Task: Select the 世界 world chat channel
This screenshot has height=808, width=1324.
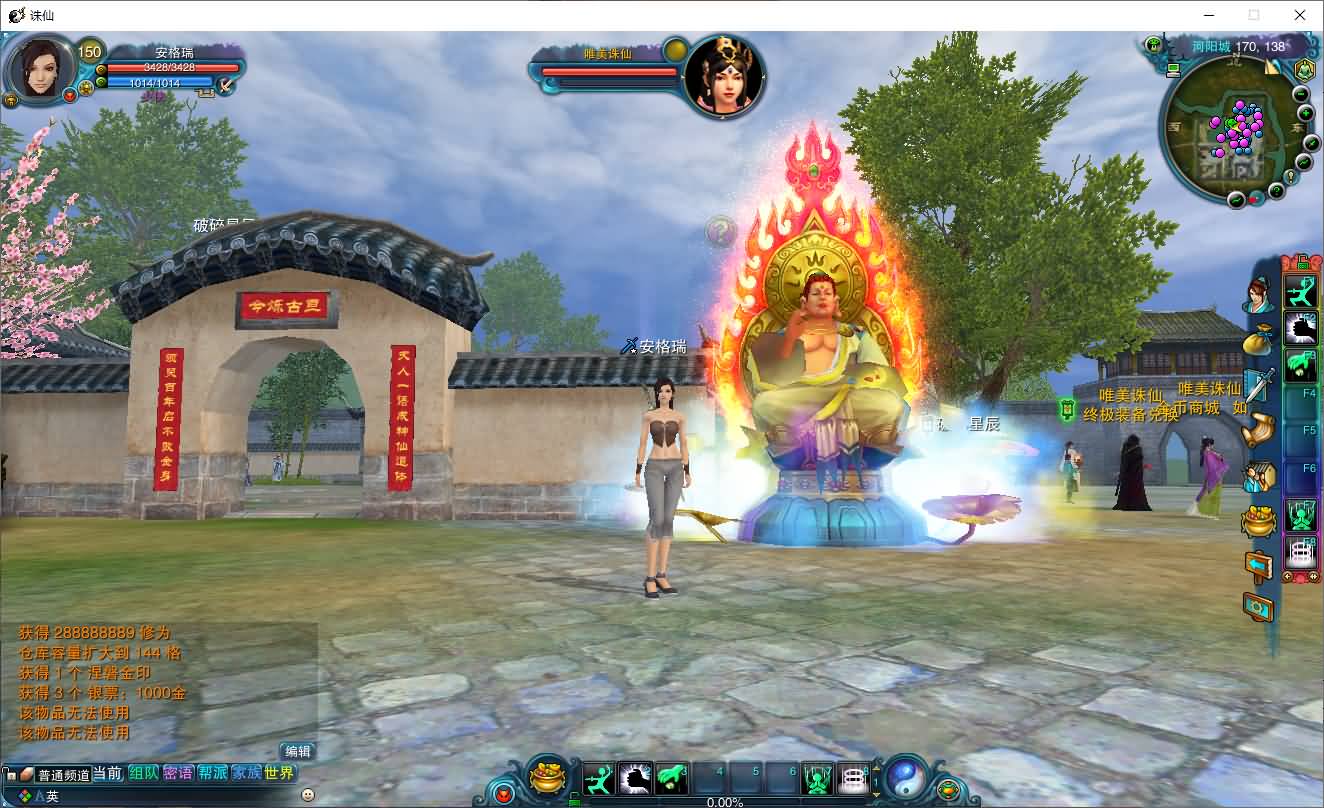Action: [x=280, y=773]
